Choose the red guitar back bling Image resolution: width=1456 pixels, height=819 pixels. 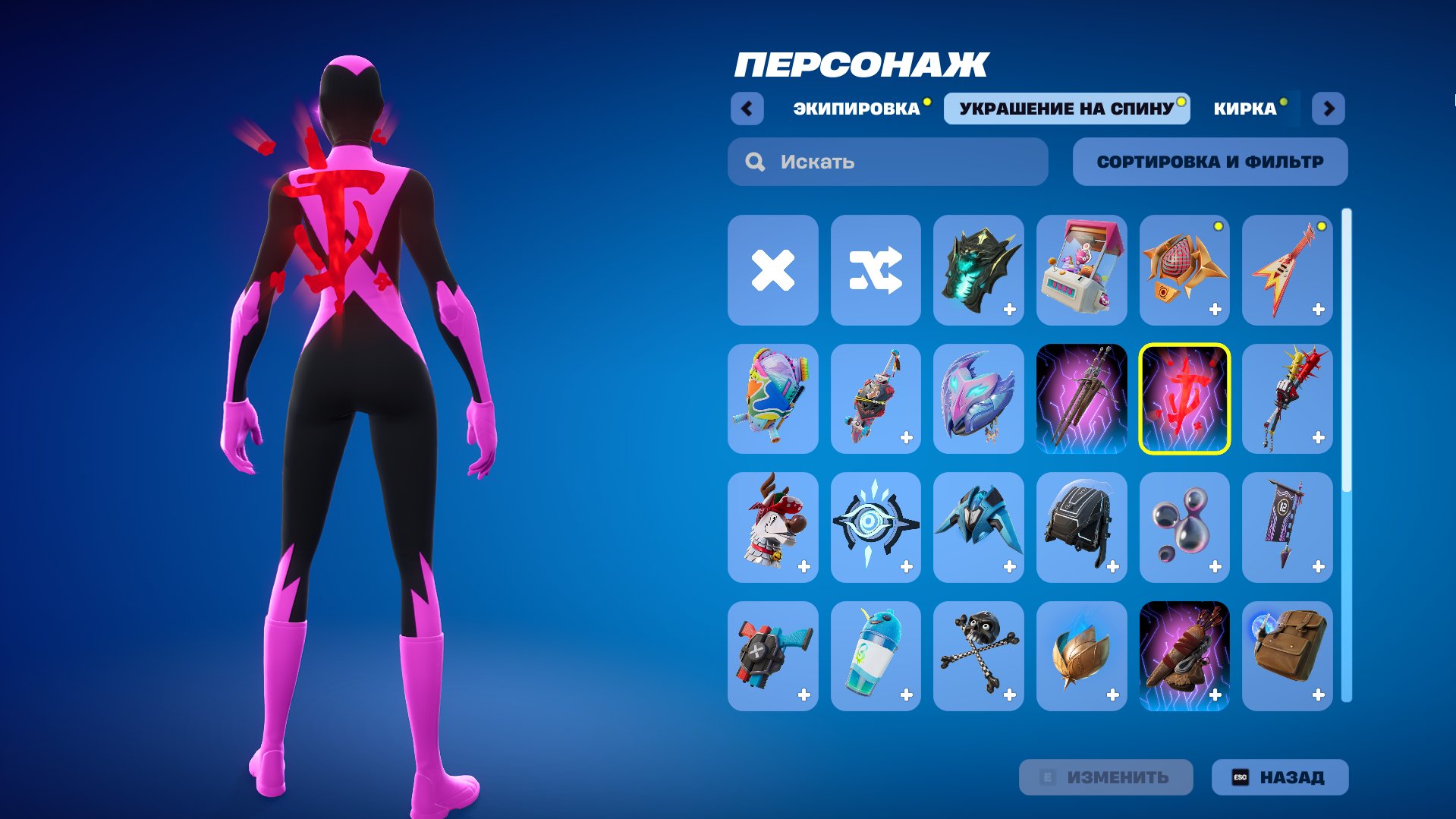1288,271
